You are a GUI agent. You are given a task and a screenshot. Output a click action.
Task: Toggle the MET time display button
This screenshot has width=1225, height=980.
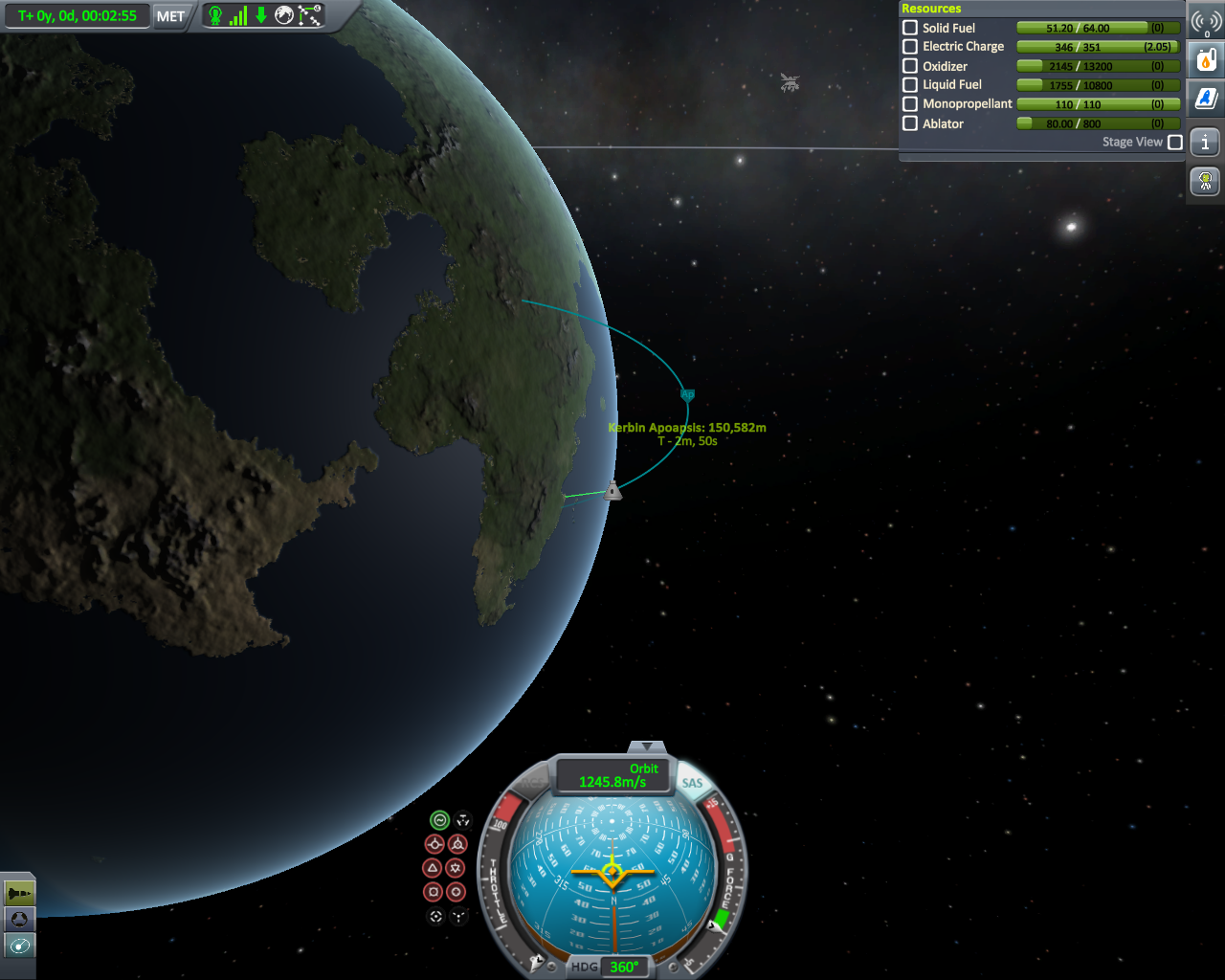coord(170,16)
